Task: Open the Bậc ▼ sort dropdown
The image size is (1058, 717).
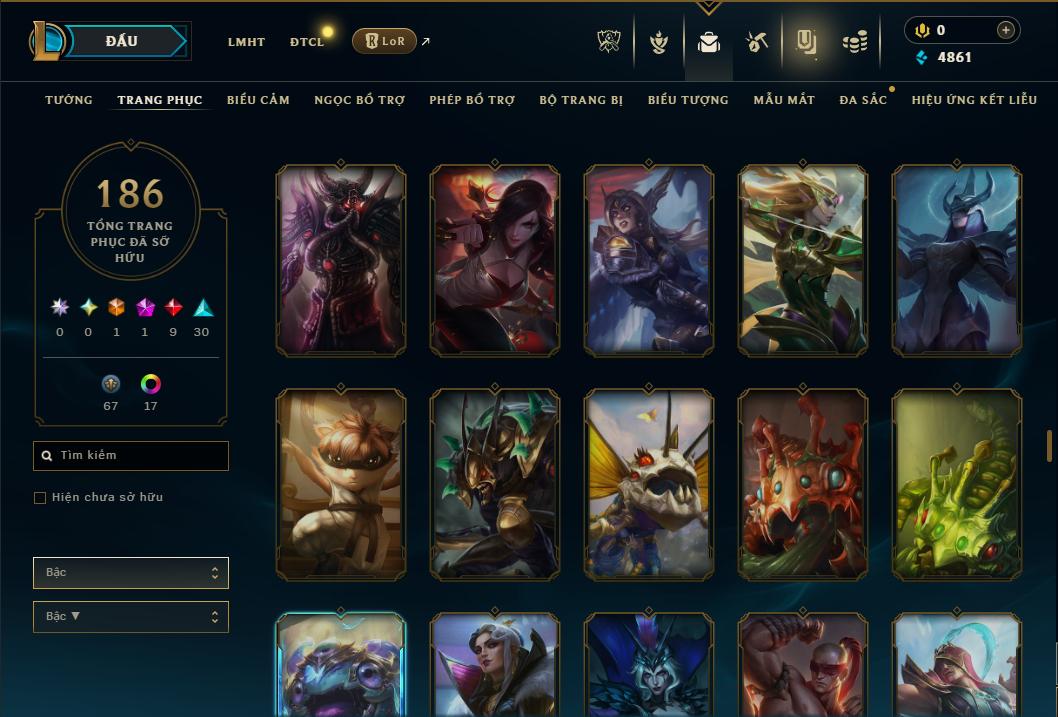Action: click(x=130, y=617)
